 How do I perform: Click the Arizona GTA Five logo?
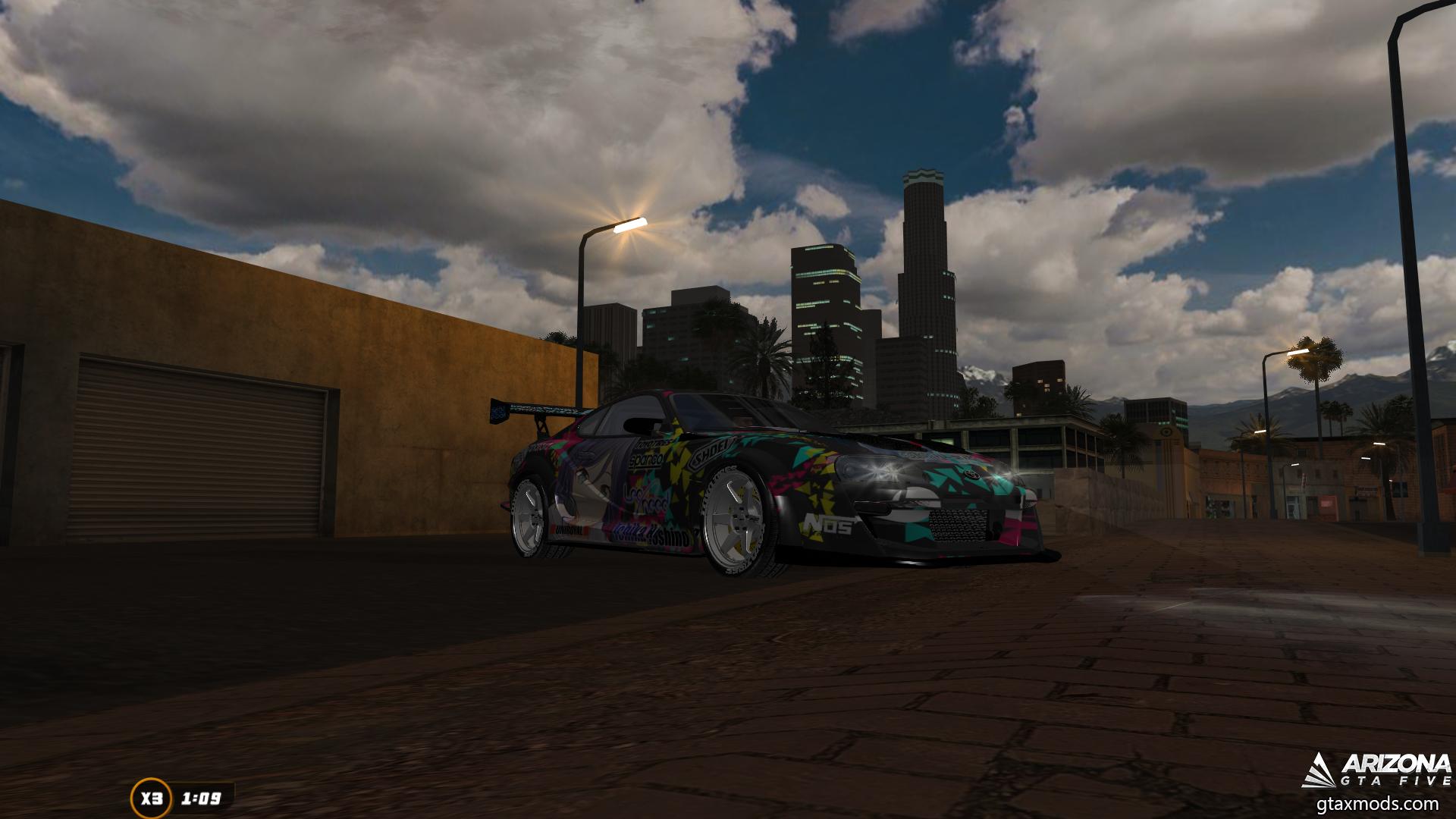[x=1376, y=770]
